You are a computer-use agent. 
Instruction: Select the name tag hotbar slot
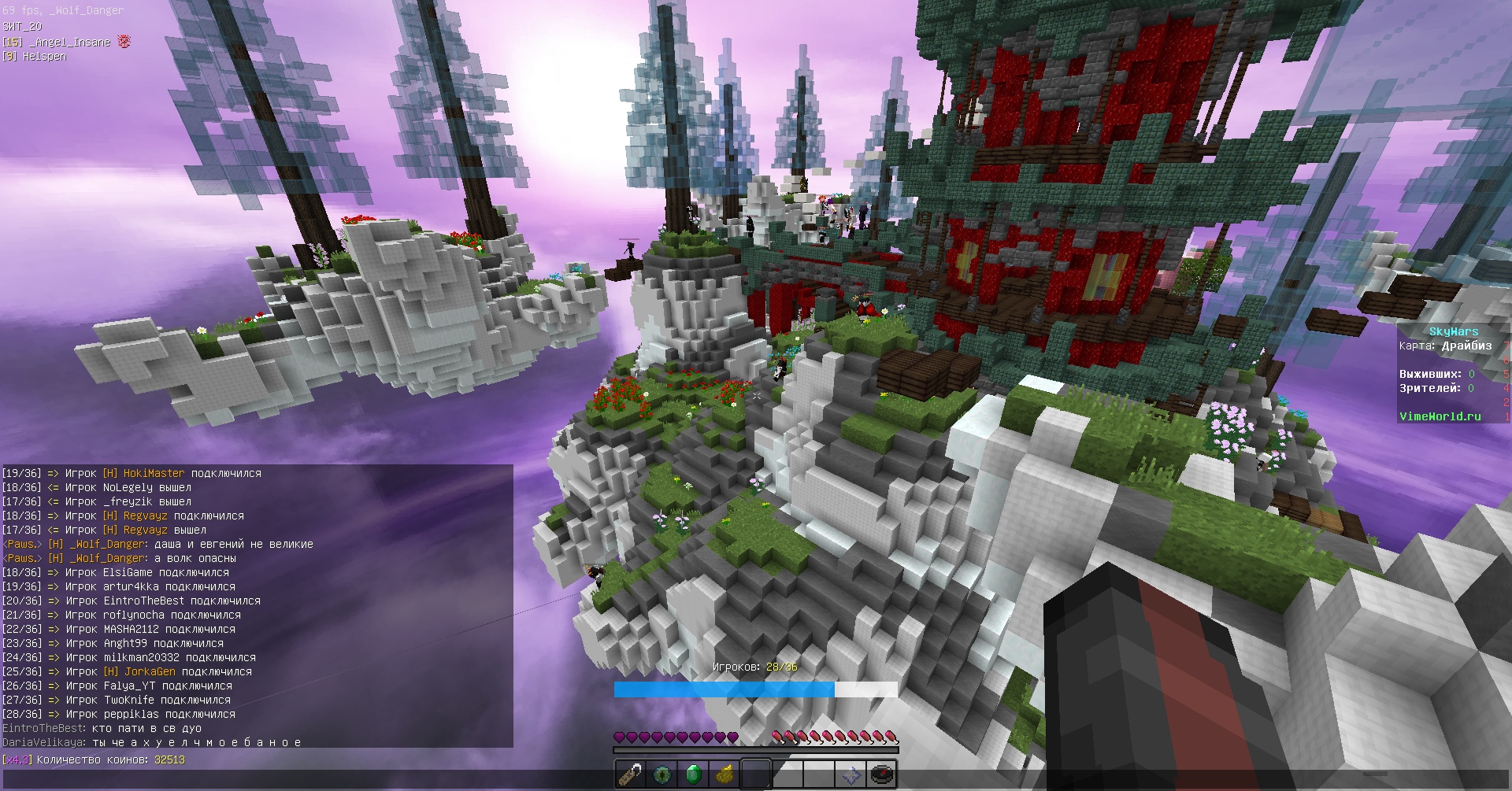point(630,774)
